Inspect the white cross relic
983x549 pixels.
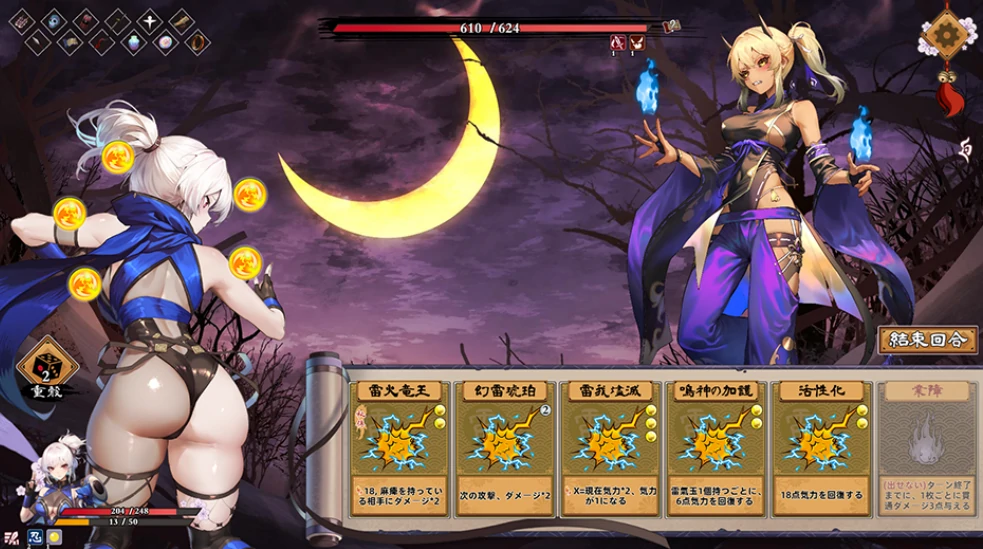[150, 20]
